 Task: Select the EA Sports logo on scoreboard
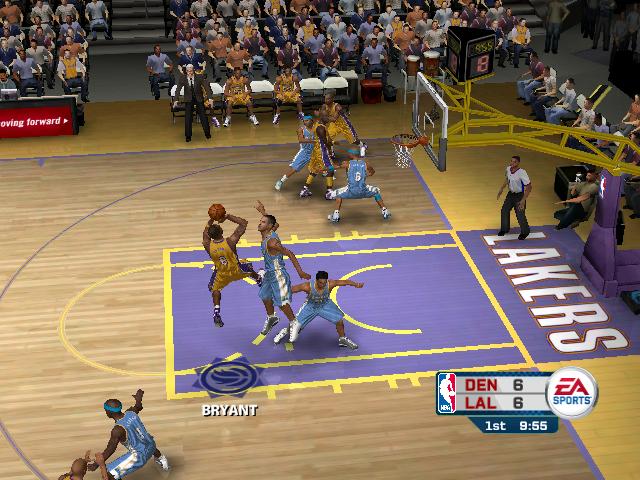click(x=570, y=392)
